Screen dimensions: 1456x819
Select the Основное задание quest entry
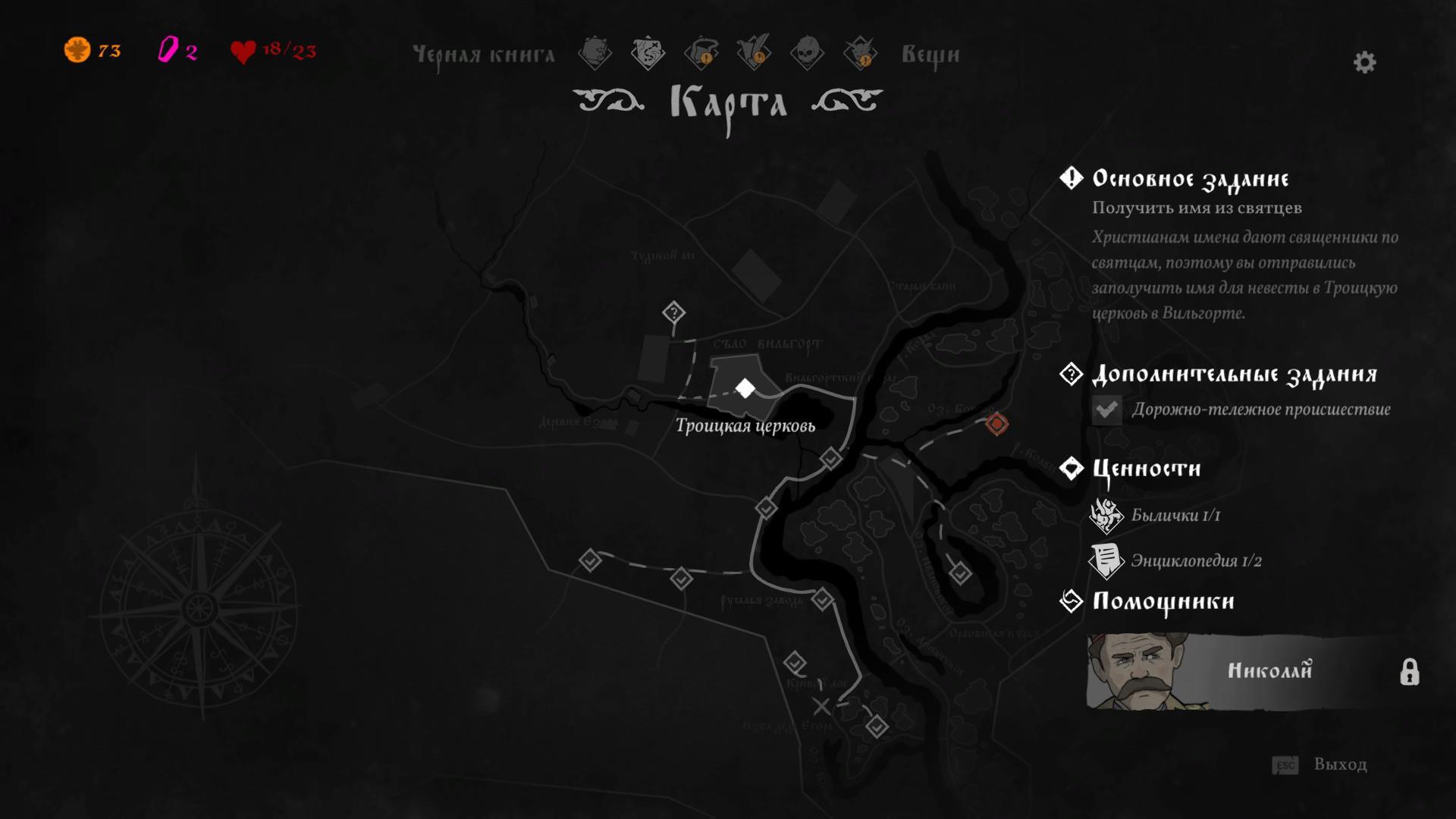click(1190, 179)
